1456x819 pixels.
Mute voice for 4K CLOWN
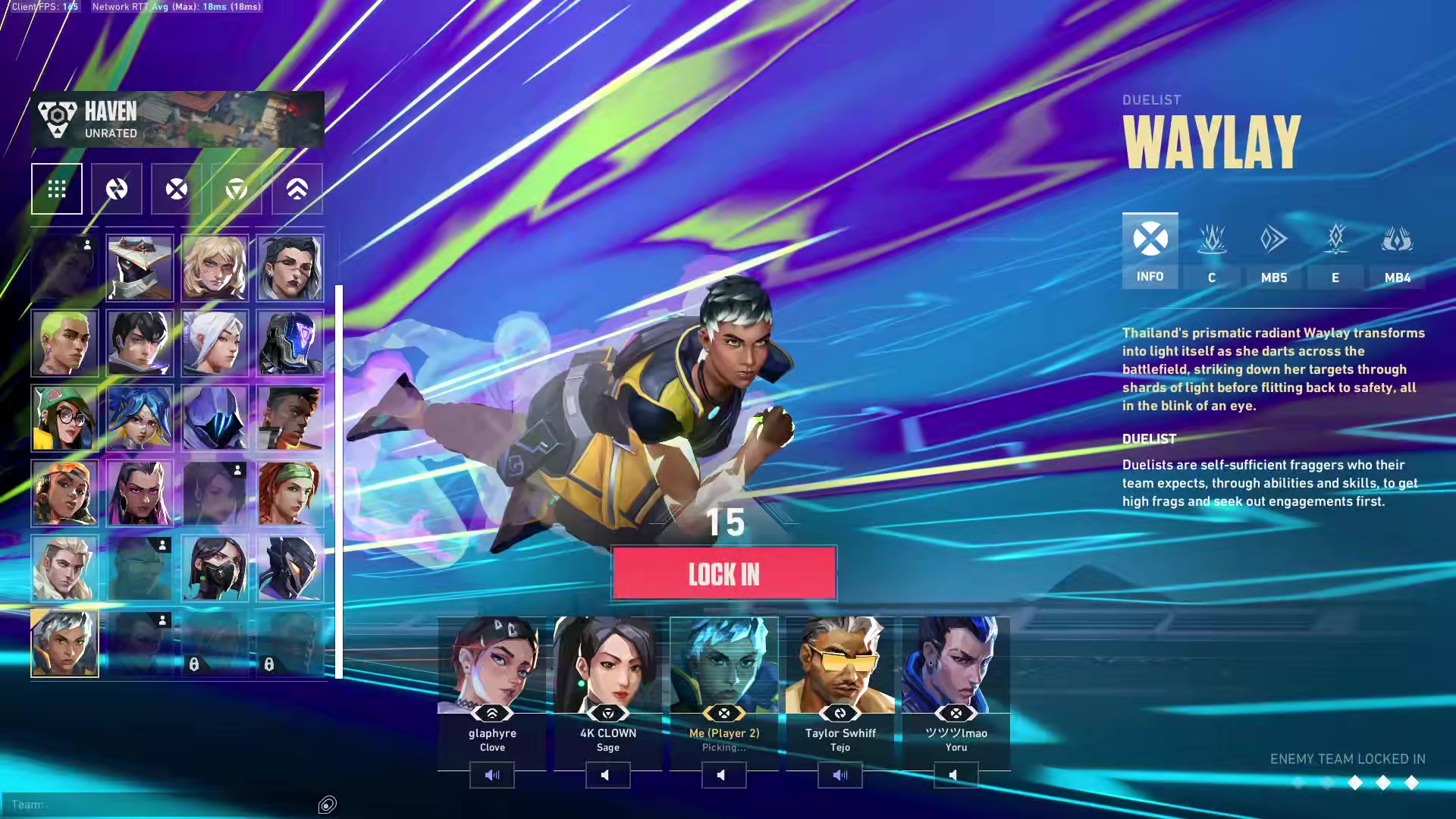click(607, 775)
